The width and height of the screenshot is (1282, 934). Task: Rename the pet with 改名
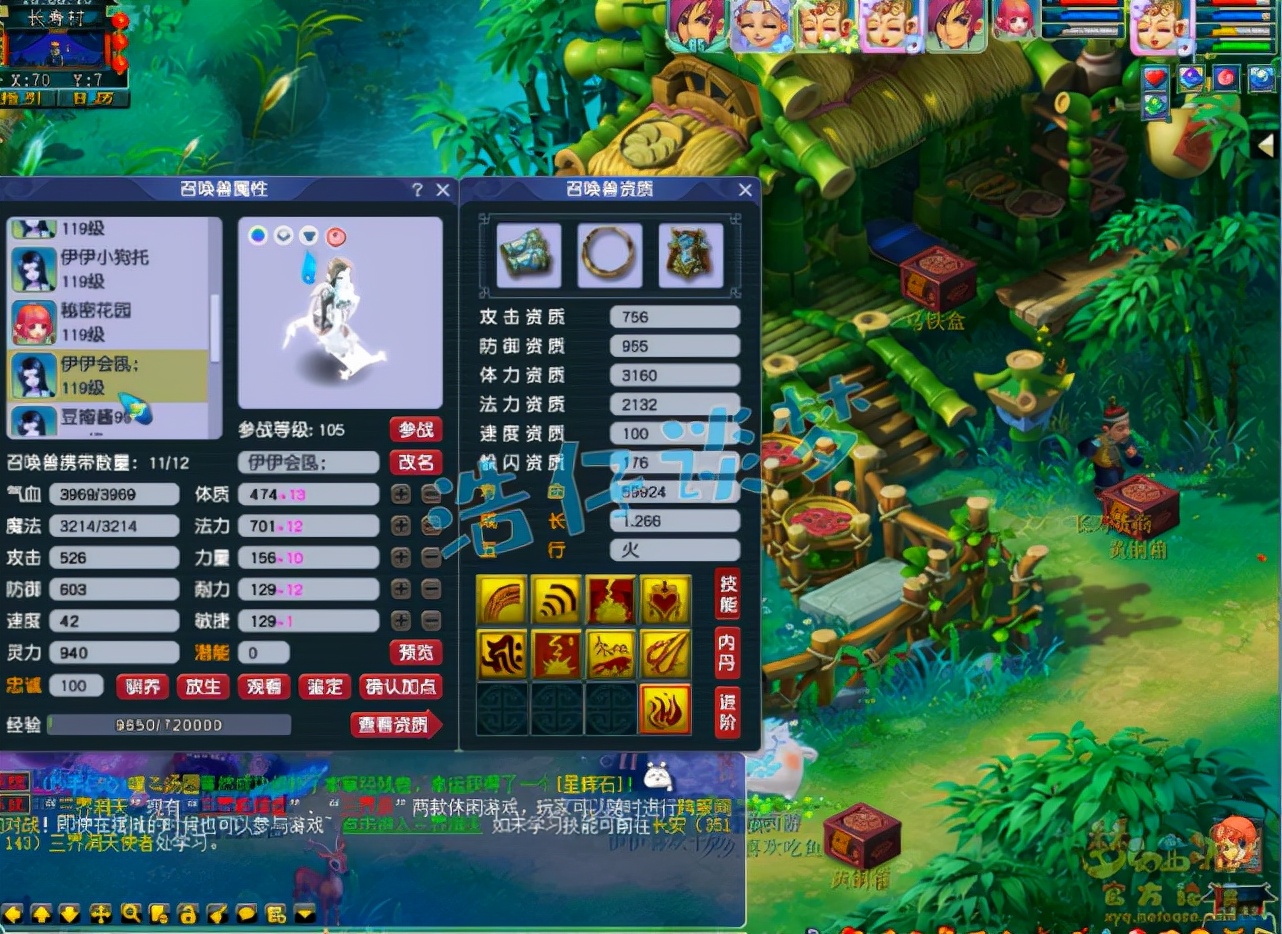click(416, 462)
